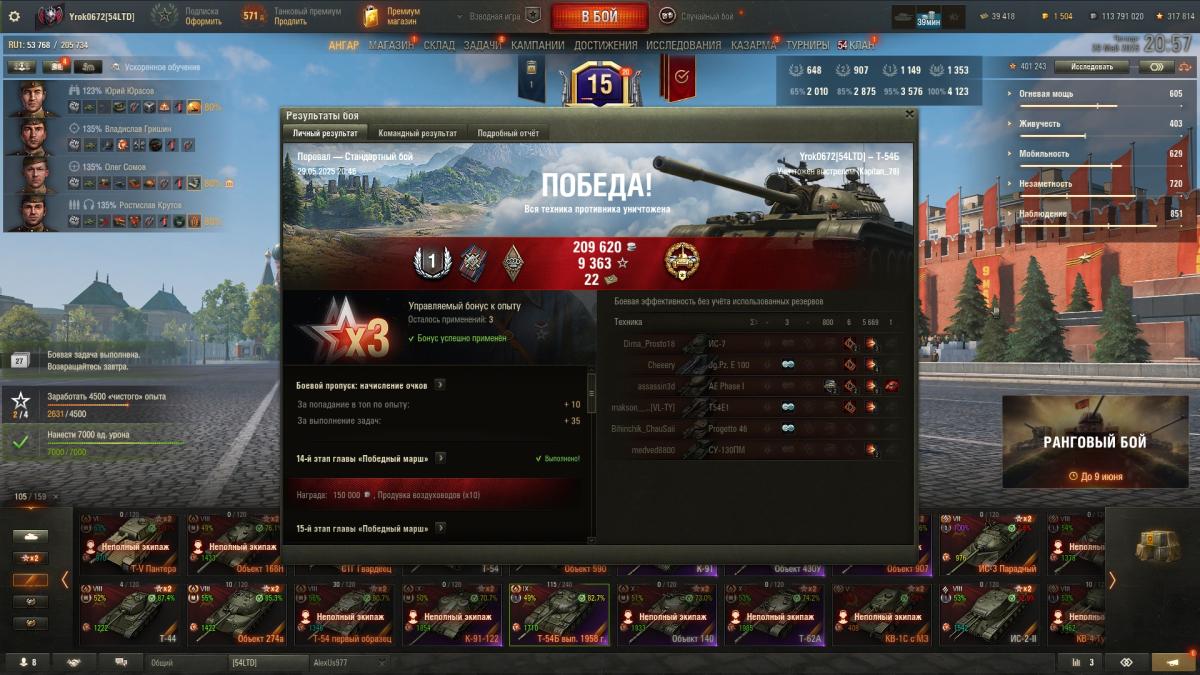The width and height of the screenshot is (1200, 675).
Task: Show the ДОСТИЖЕНИЯ page
Action: pyautogui.click(x=605, y=45)
